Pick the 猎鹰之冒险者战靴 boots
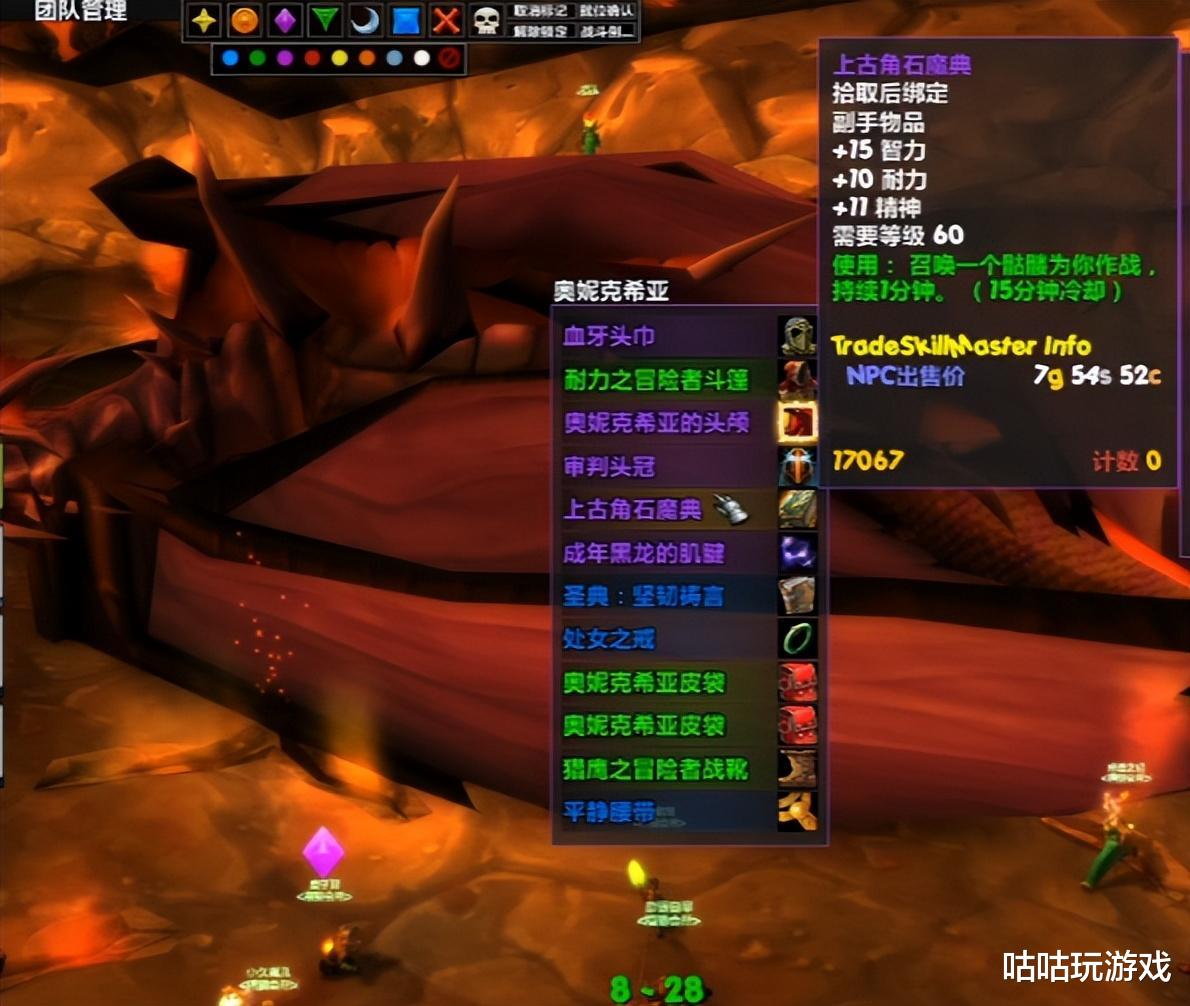The height and width of the screenshot is (1006, 1190). click(x=665, y=769)
